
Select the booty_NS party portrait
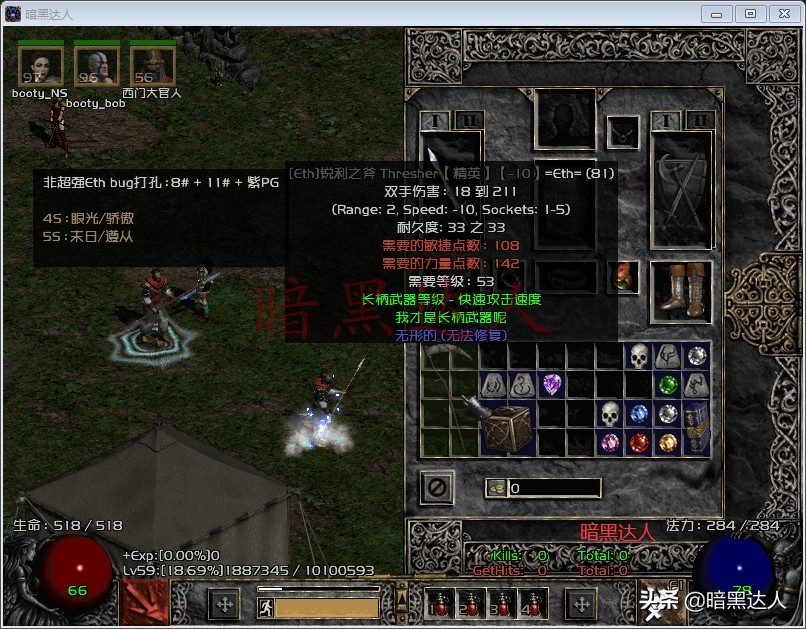[x=40, y=66]
